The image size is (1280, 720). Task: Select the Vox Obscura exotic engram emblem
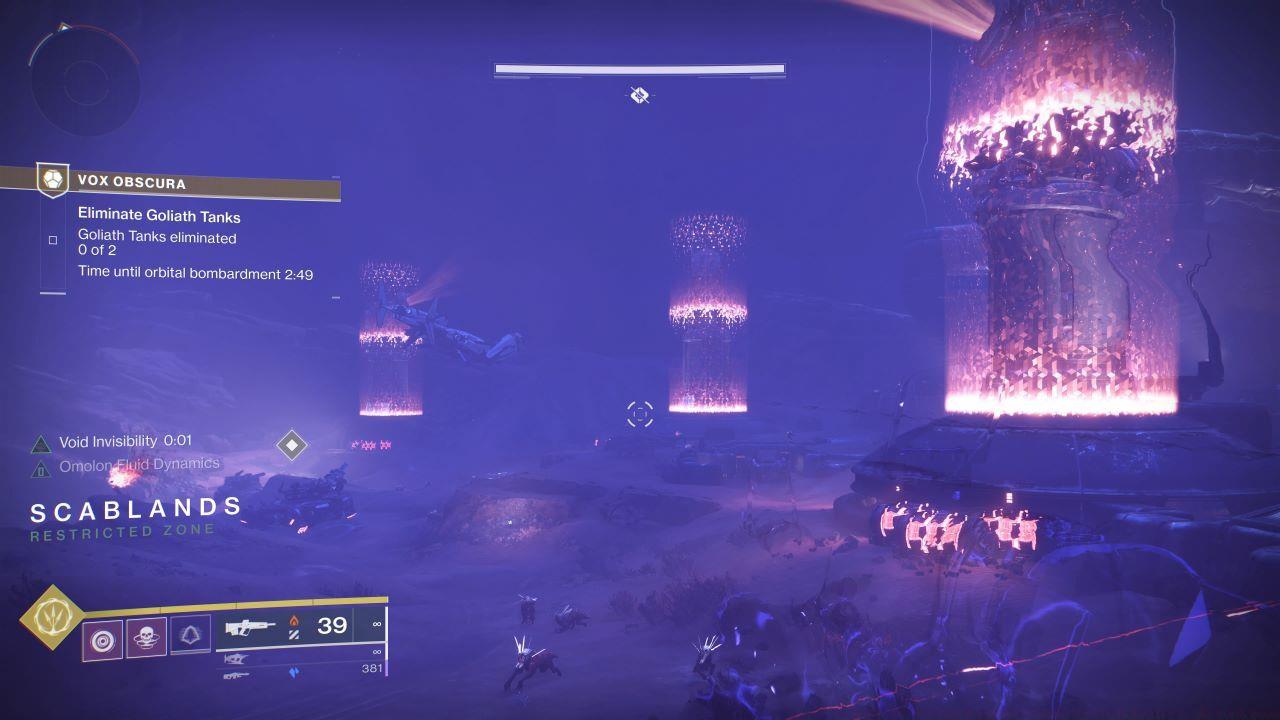tap(52, 181)
